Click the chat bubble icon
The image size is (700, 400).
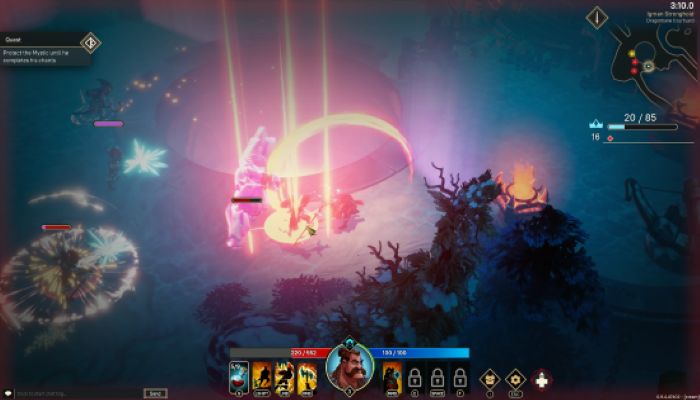7,393
